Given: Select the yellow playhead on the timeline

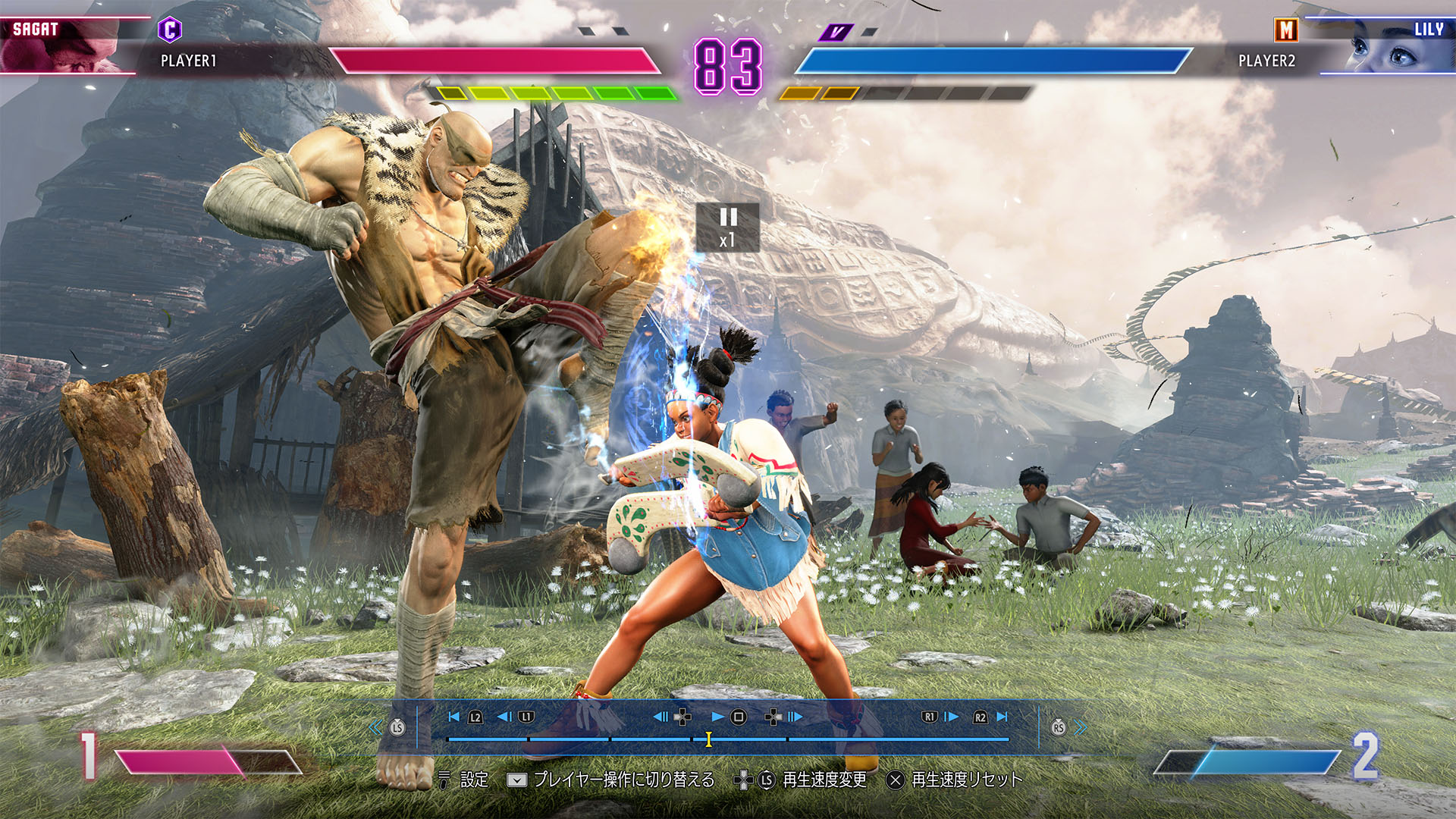Looking at the screenshot, I should pos(708,739).
